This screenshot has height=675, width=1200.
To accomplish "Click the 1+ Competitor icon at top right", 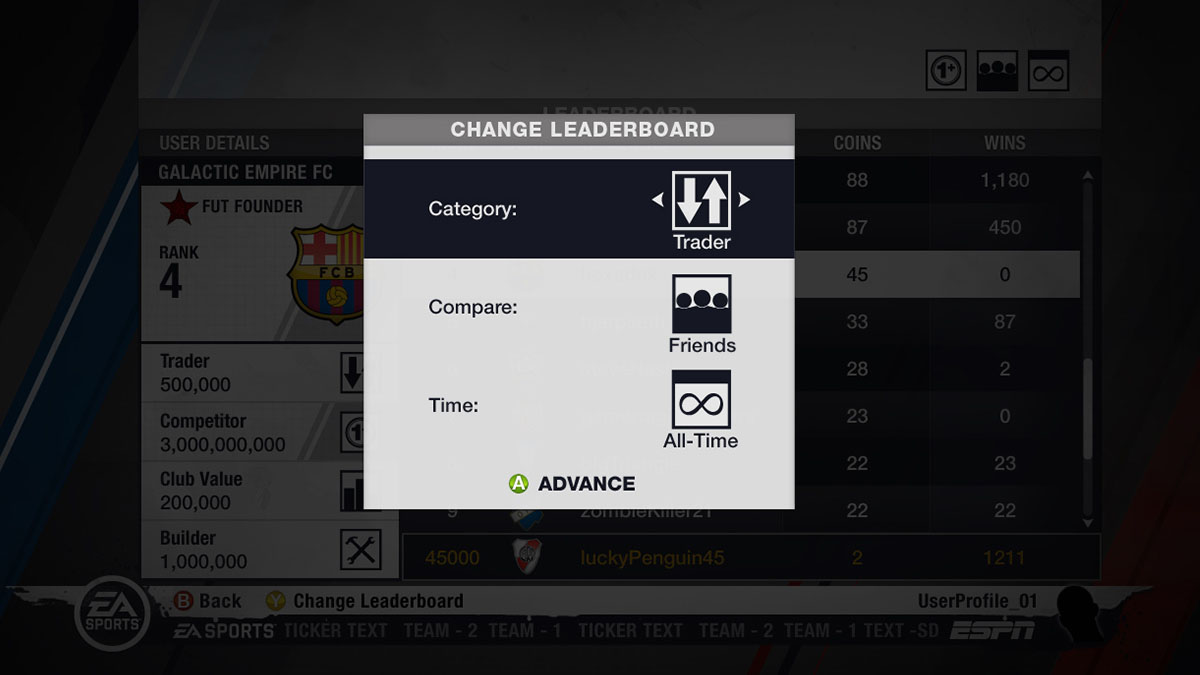I will (x=946, y=71).
